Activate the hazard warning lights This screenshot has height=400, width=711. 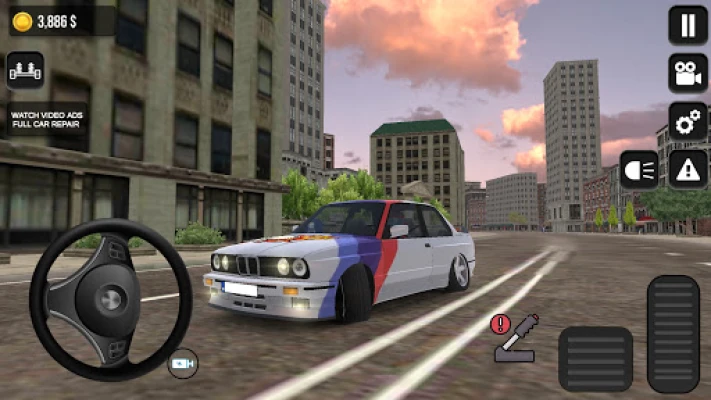tap(687, 170)
